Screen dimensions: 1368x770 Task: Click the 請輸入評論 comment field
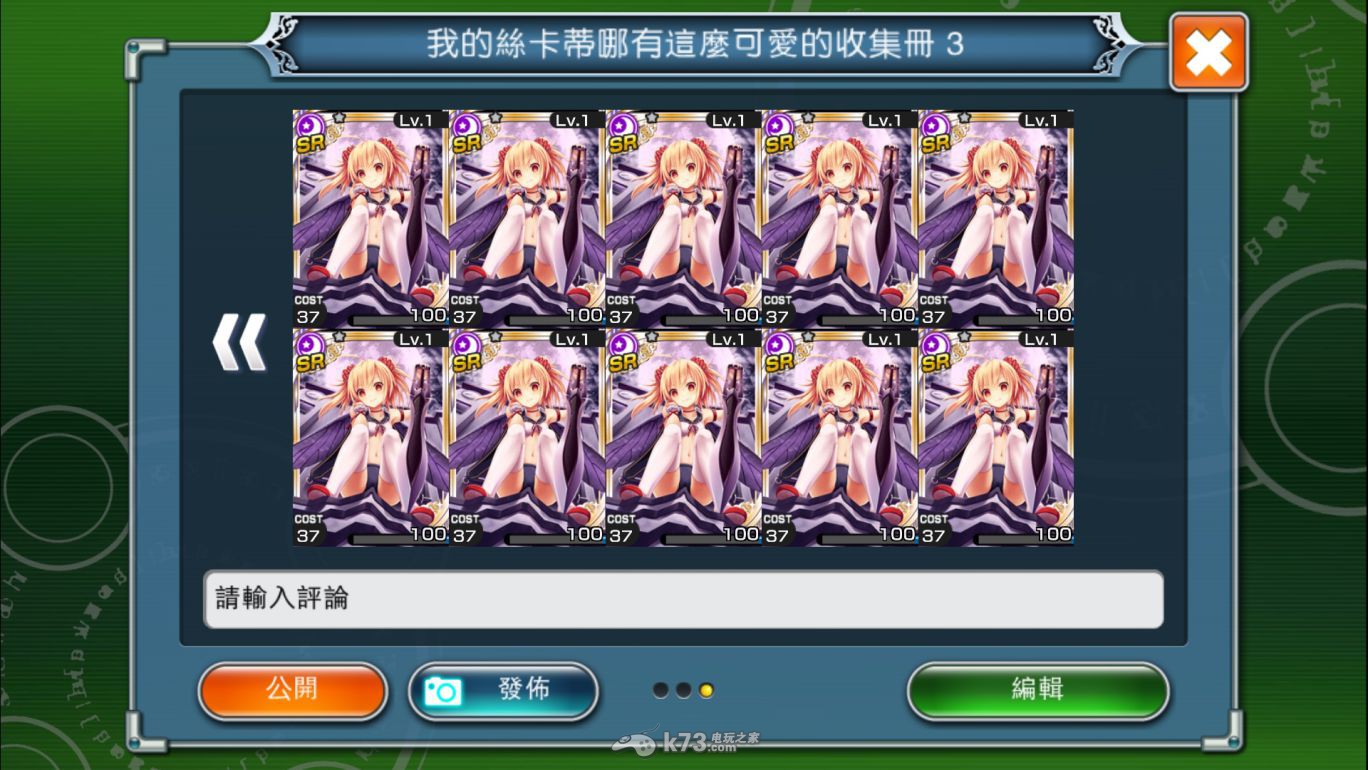coord(683,600)
